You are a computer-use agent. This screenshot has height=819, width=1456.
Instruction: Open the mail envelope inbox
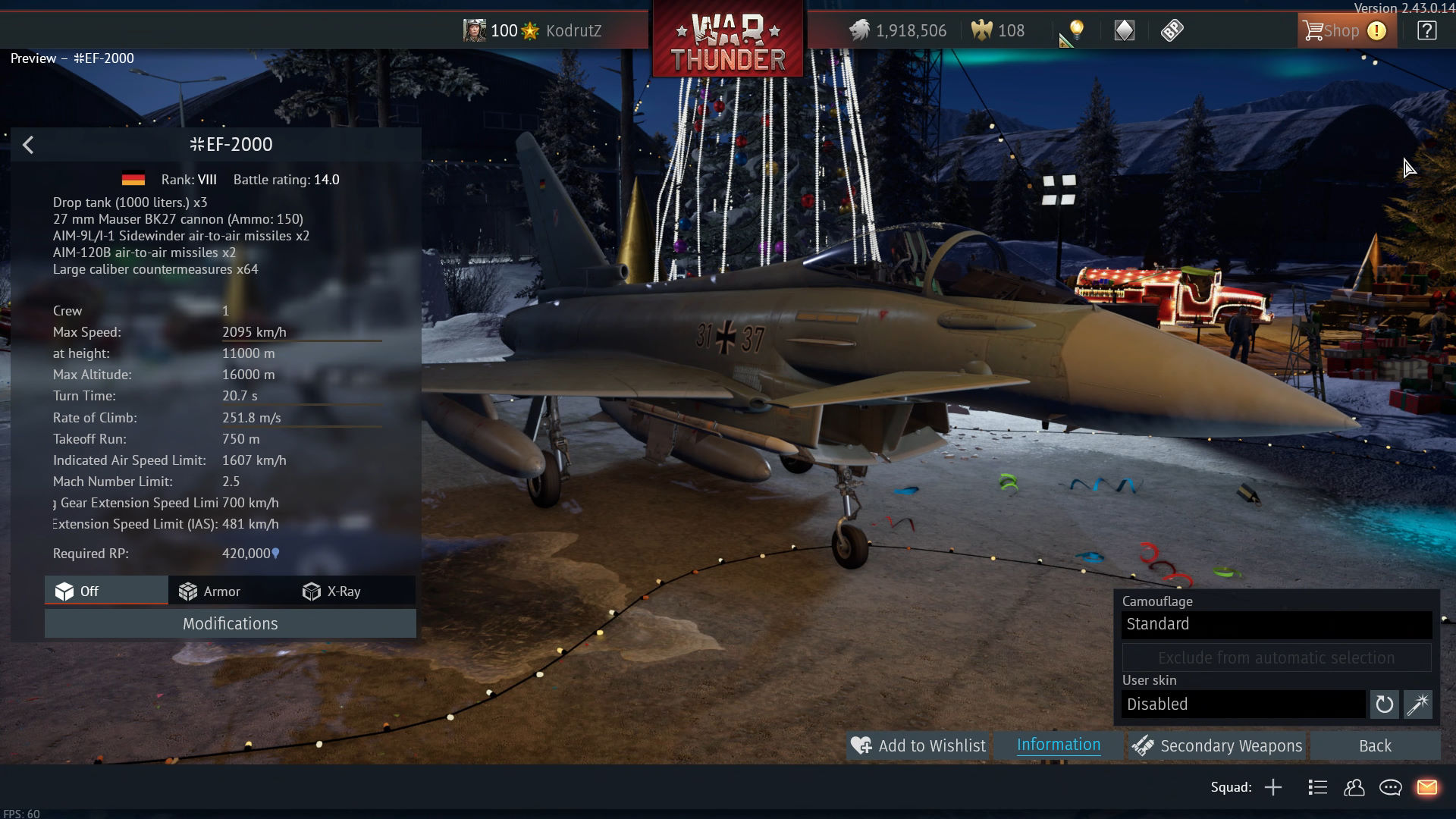coord(1426,787)
